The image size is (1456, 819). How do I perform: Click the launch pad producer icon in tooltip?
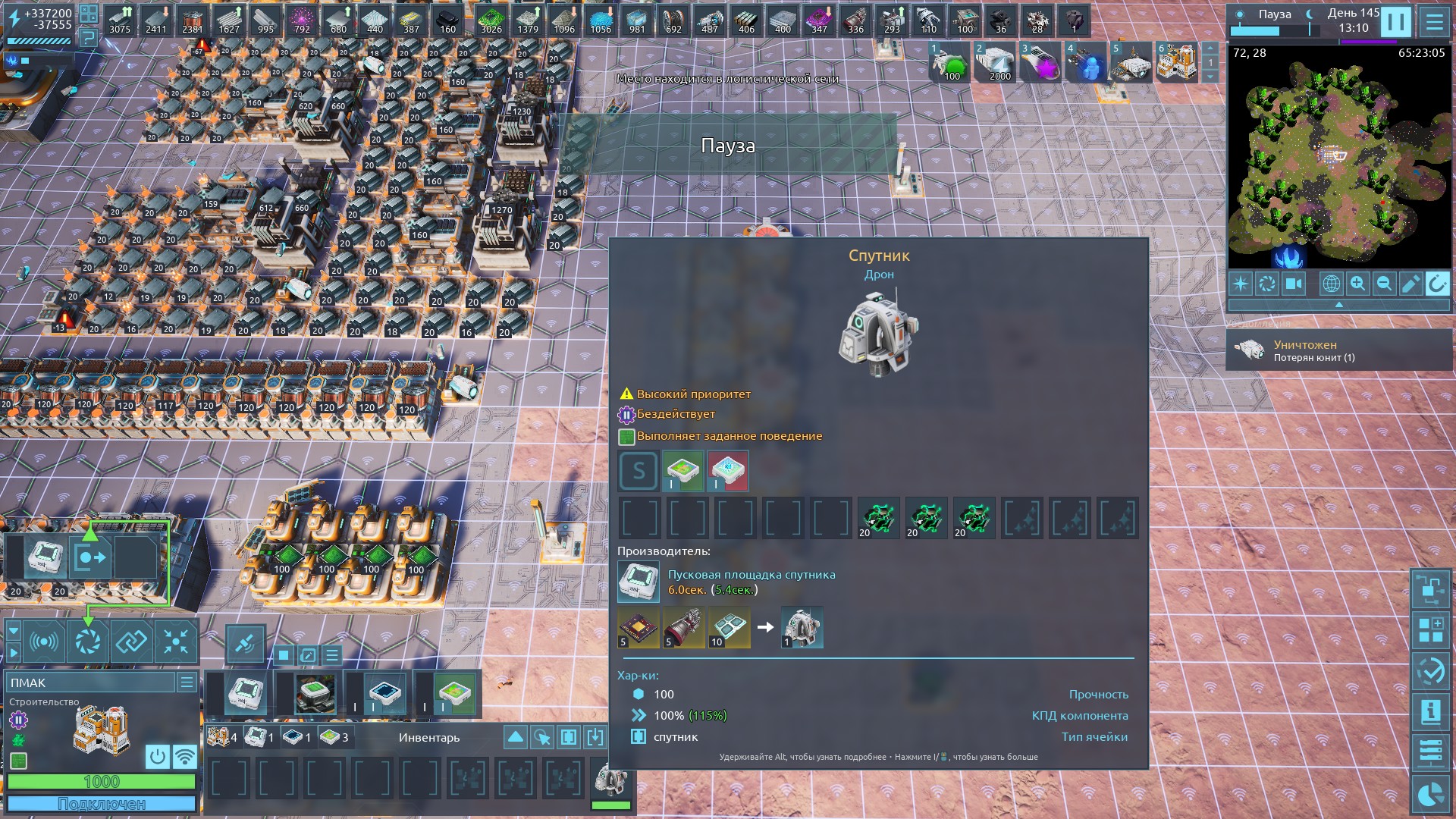click(x=639, y=582)
